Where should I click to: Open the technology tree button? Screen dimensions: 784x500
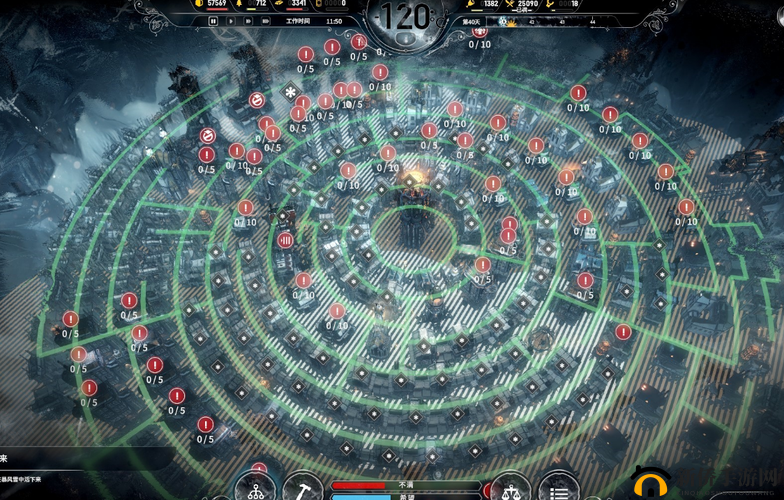[255, 489]
